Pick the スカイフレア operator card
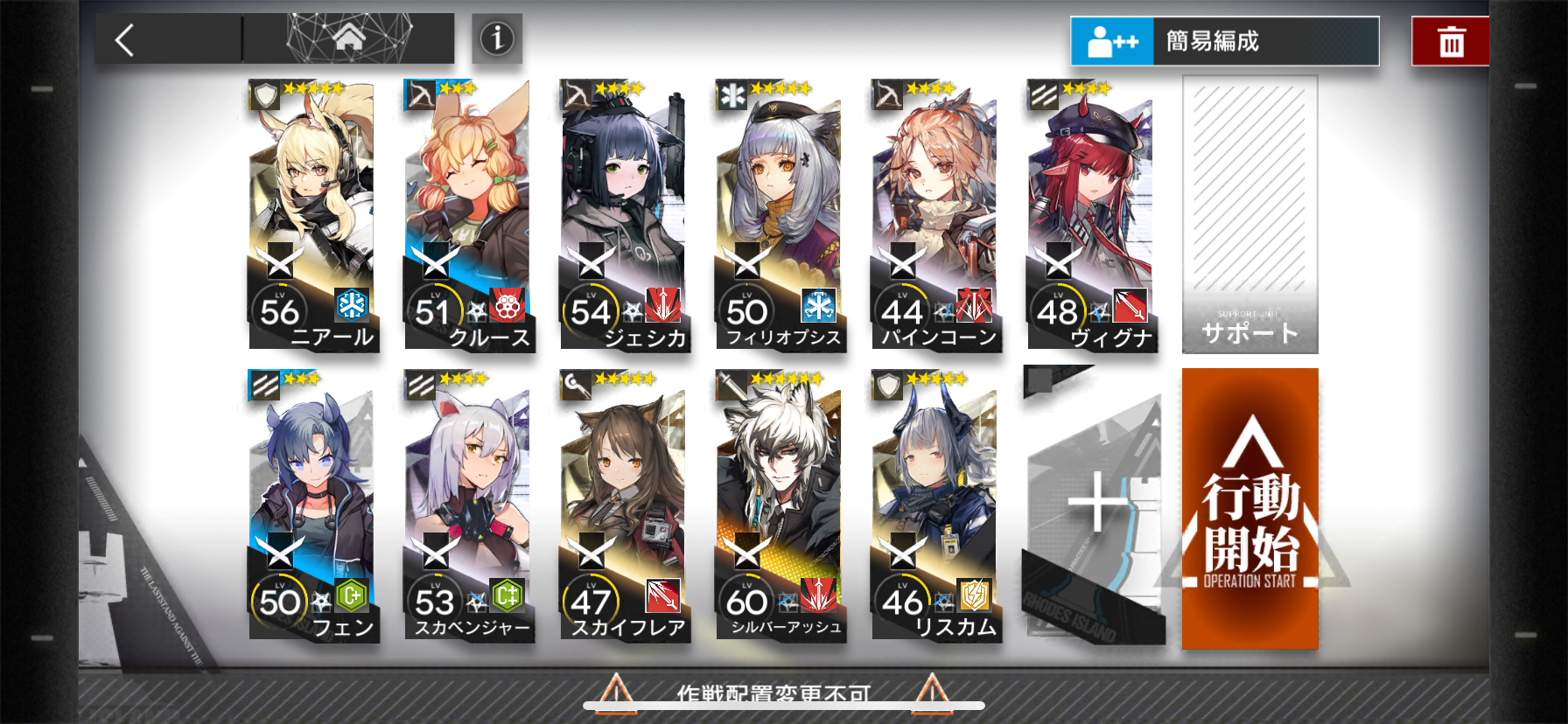The image size is (1568, 724). (625, 505)
